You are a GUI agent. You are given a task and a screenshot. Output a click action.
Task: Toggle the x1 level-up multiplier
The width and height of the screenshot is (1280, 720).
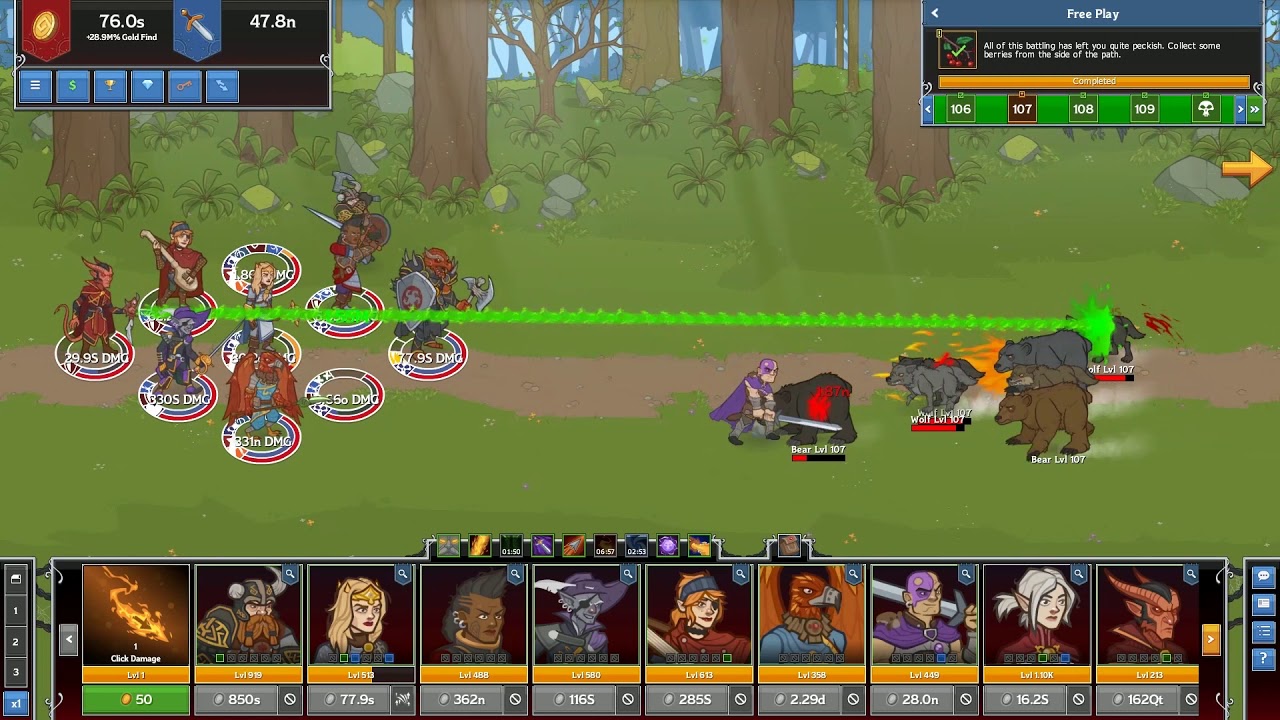[x=15, y=703]
